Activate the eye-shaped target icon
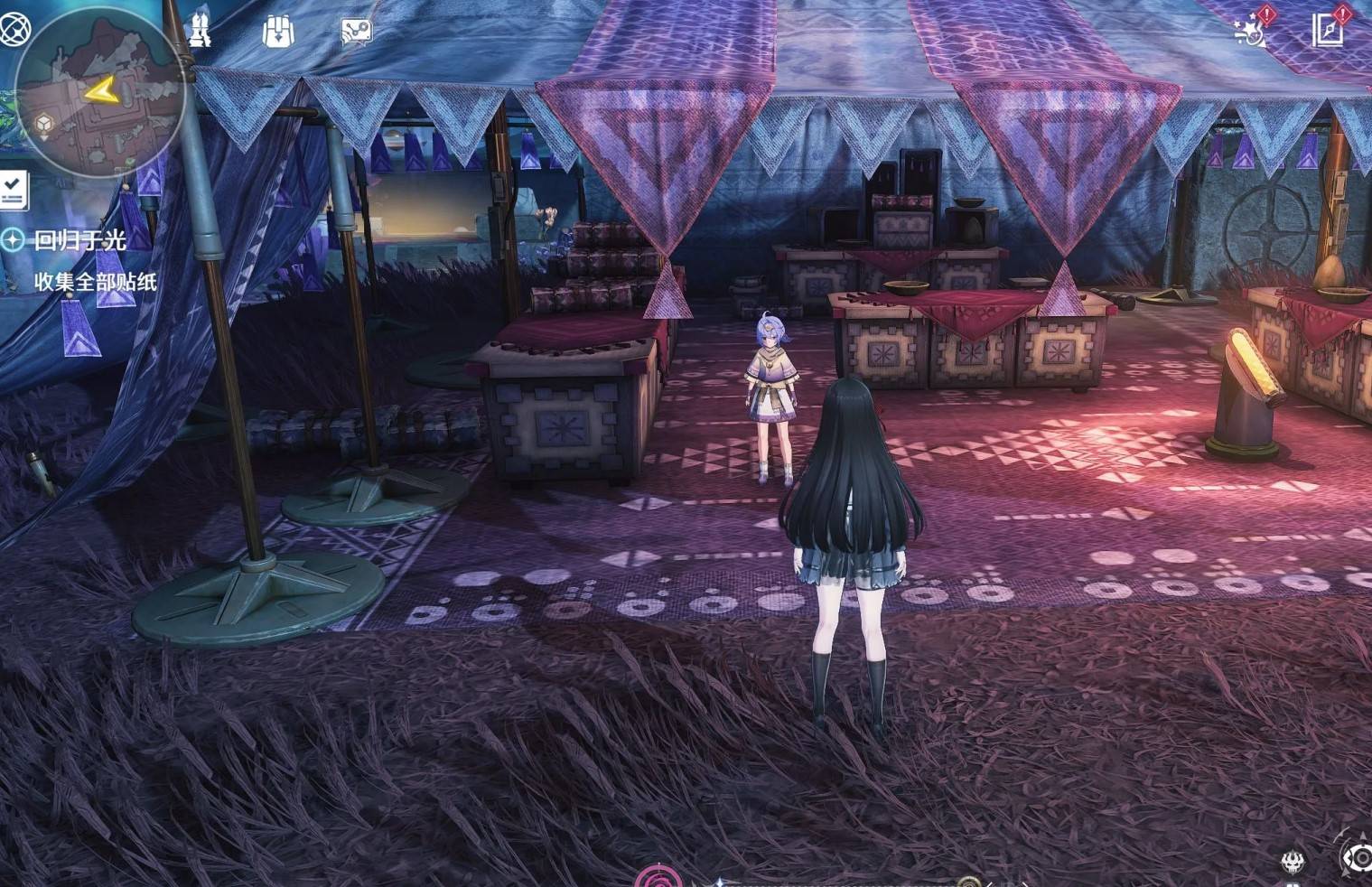Image resolution: width=1372 pixels, height=887 pixels. [1358, 856]
